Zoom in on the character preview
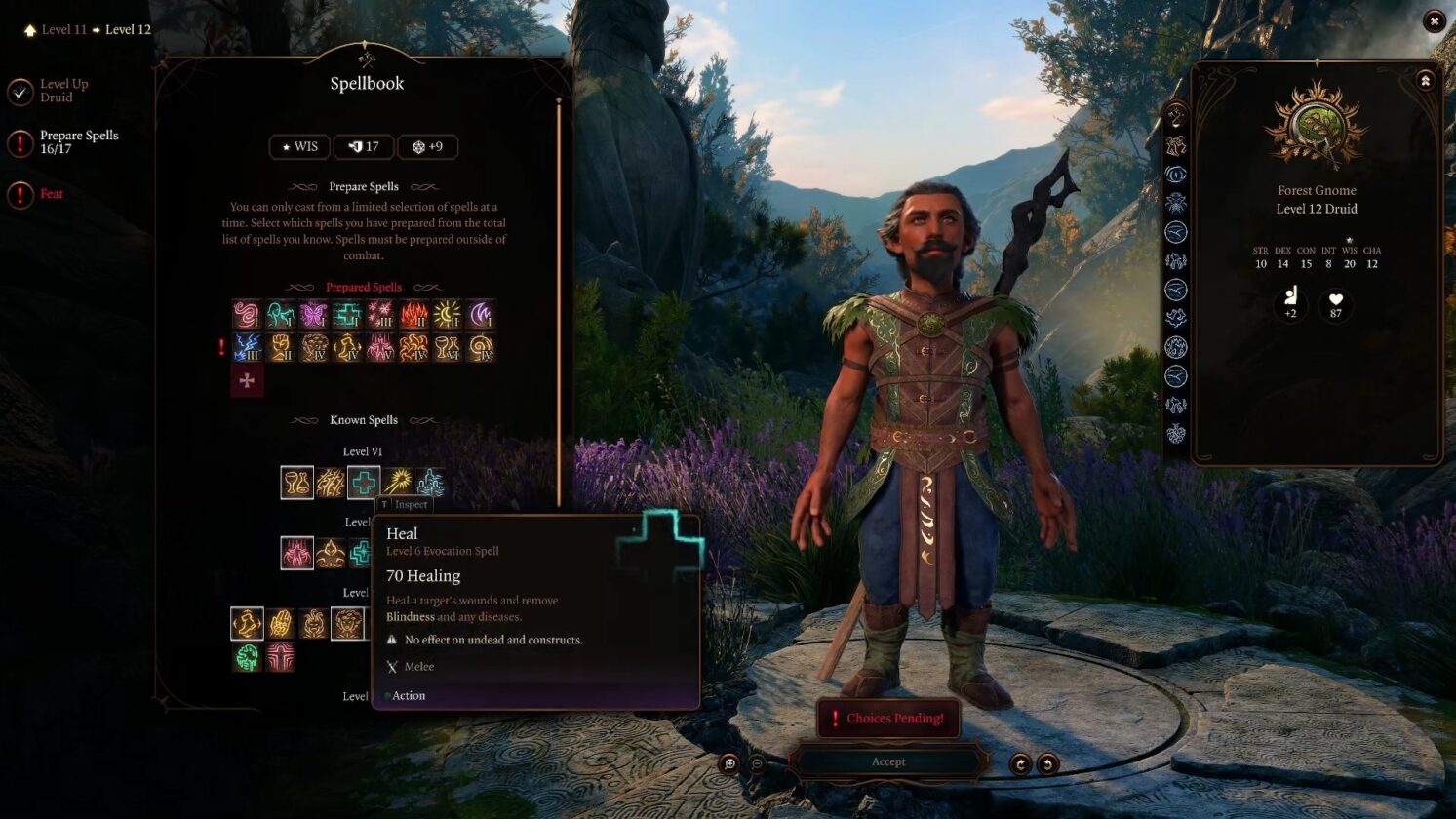Image resolution: width=1456 pixels, height=819 pixels. point(729,763)
